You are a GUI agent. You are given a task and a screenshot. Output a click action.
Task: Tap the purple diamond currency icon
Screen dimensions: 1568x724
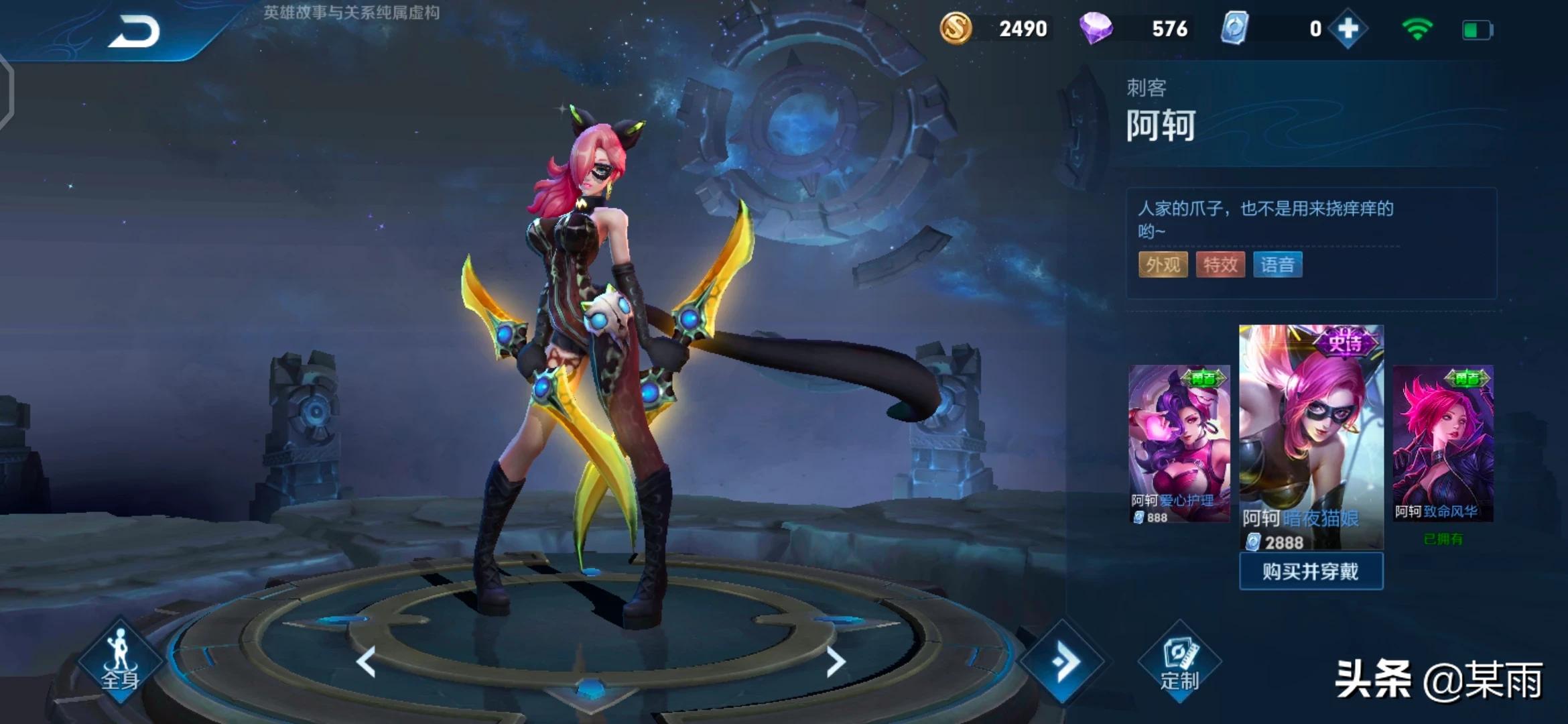[1096, 29]
